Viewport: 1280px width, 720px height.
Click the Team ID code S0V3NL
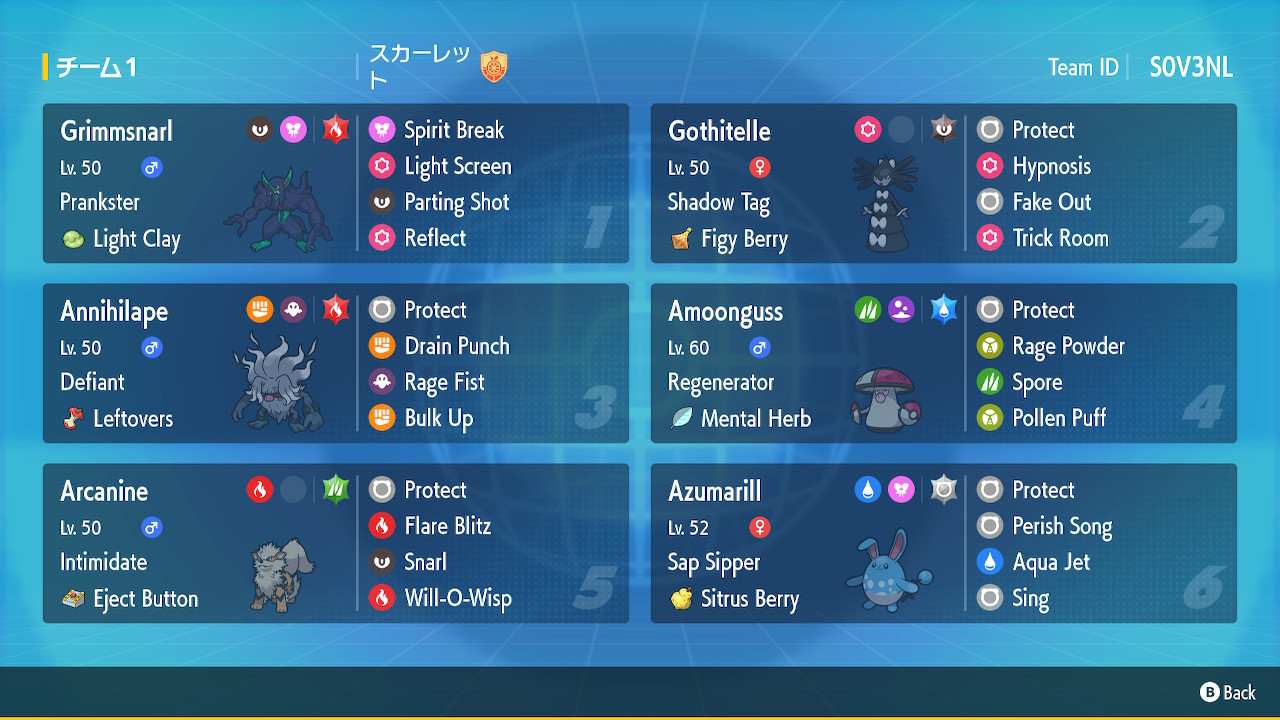1191,68
